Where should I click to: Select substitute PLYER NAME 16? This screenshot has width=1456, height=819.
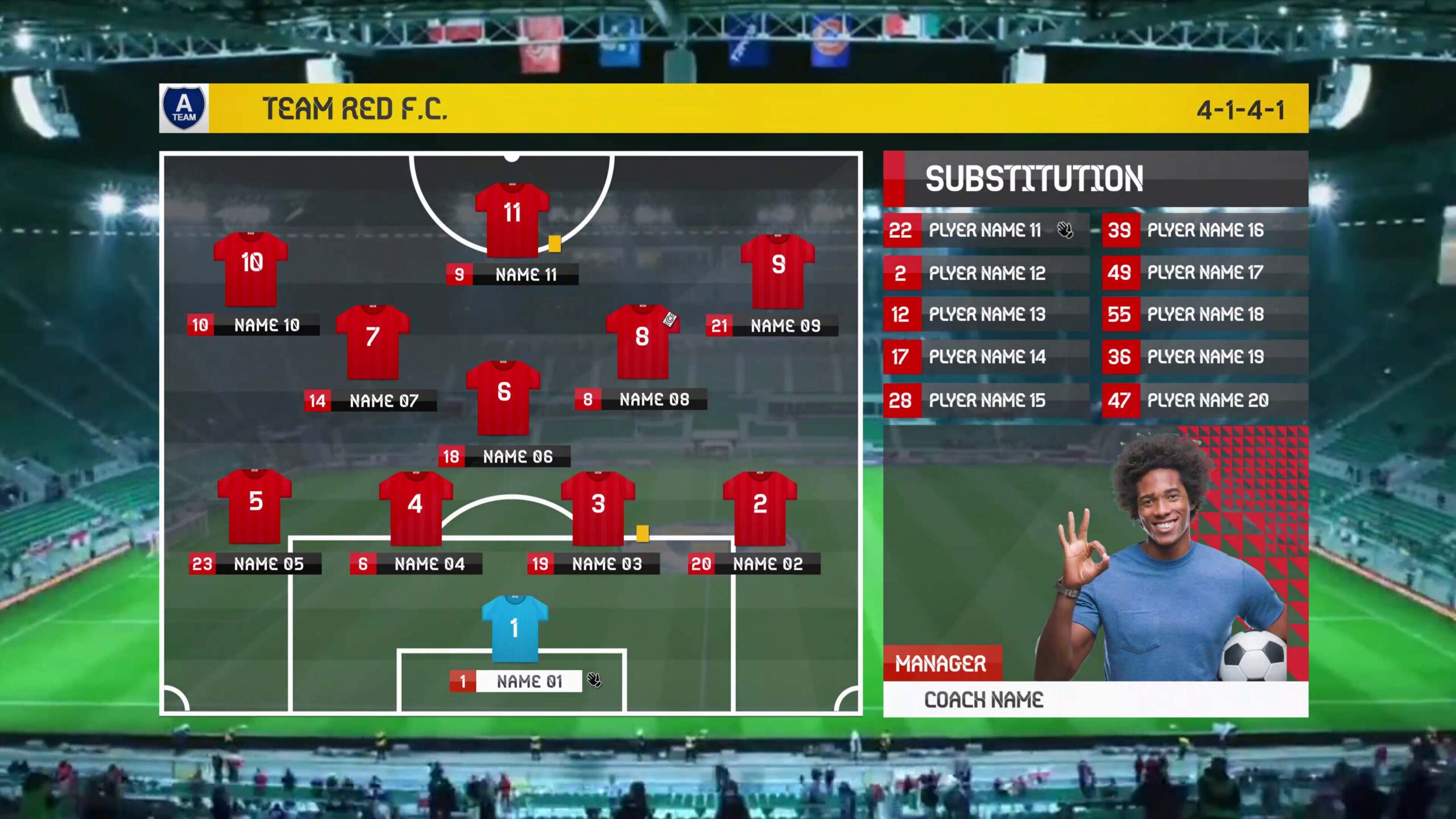click(1205, 230)
